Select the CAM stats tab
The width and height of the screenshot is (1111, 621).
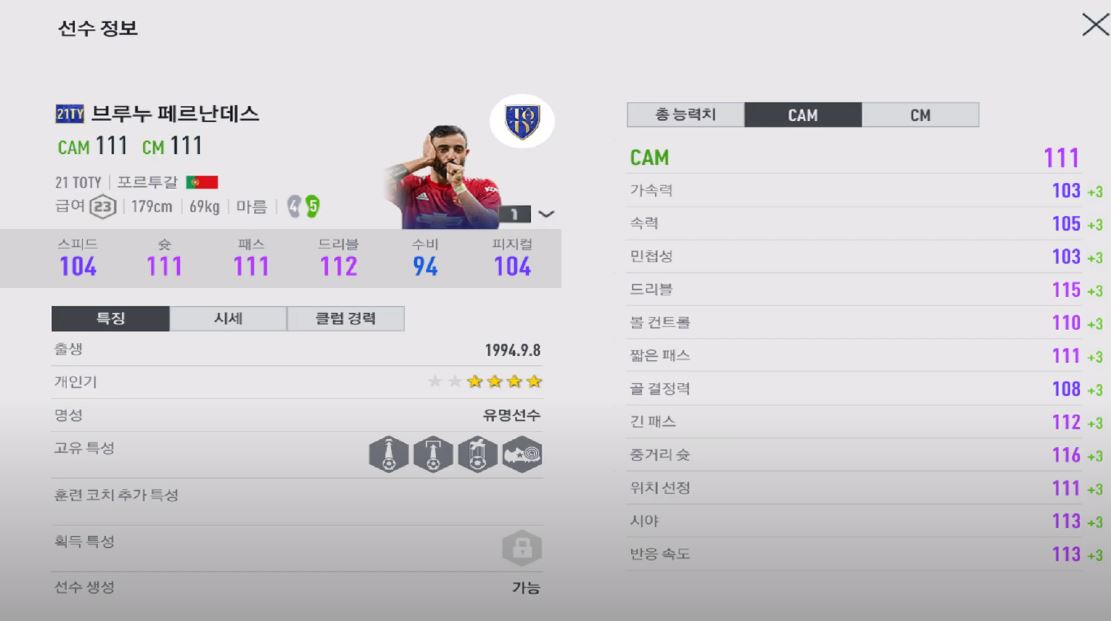(x=802, y=115)
